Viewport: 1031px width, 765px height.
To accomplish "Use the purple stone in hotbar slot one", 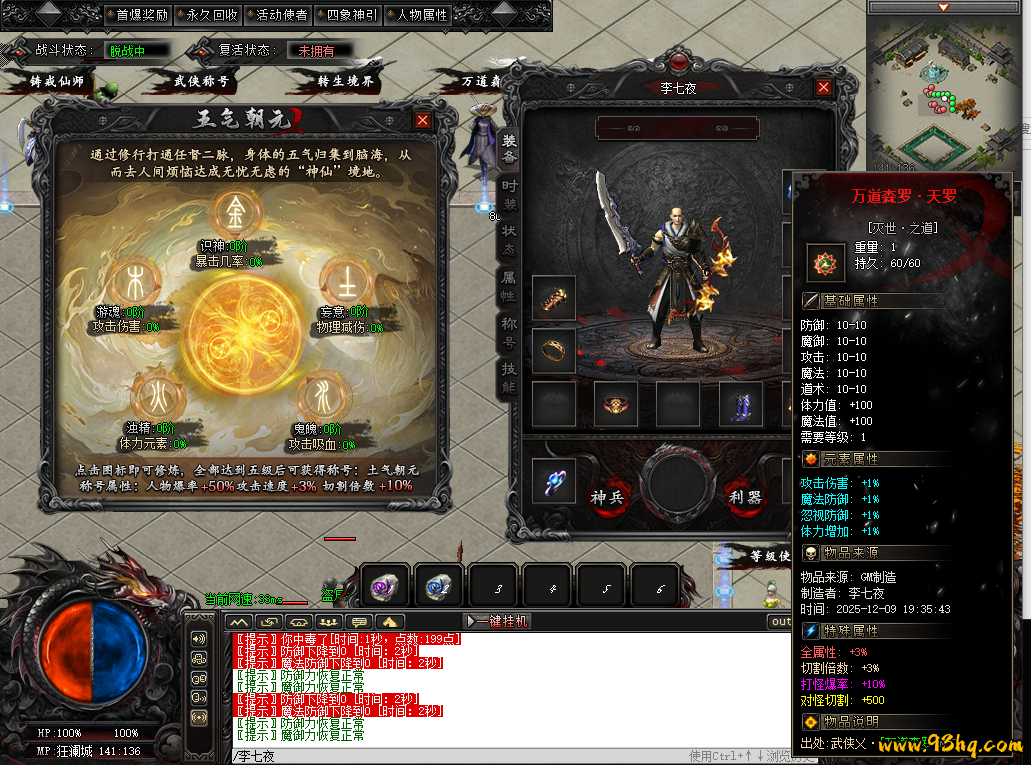I will [385, 588].
